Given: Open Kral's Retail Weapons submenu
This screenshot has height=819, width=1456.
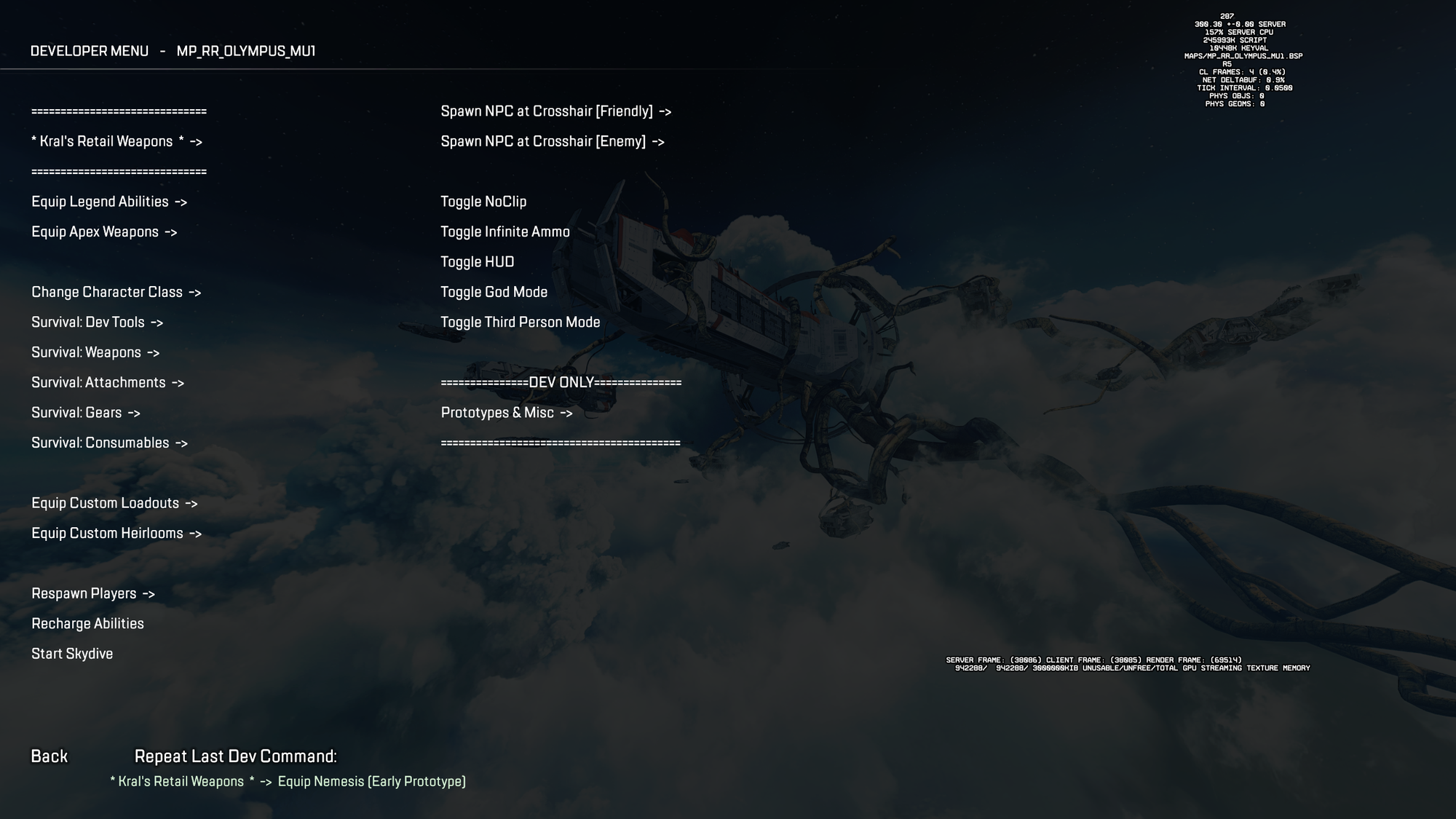Looking at the screenshot, I should point(116,141).
